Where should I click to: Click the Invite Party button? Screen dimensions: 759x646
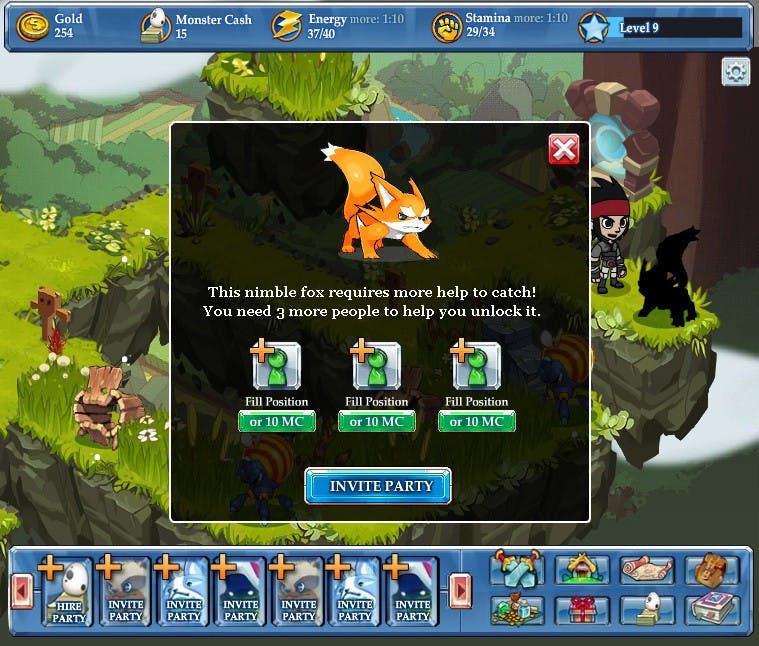point(378,486)
